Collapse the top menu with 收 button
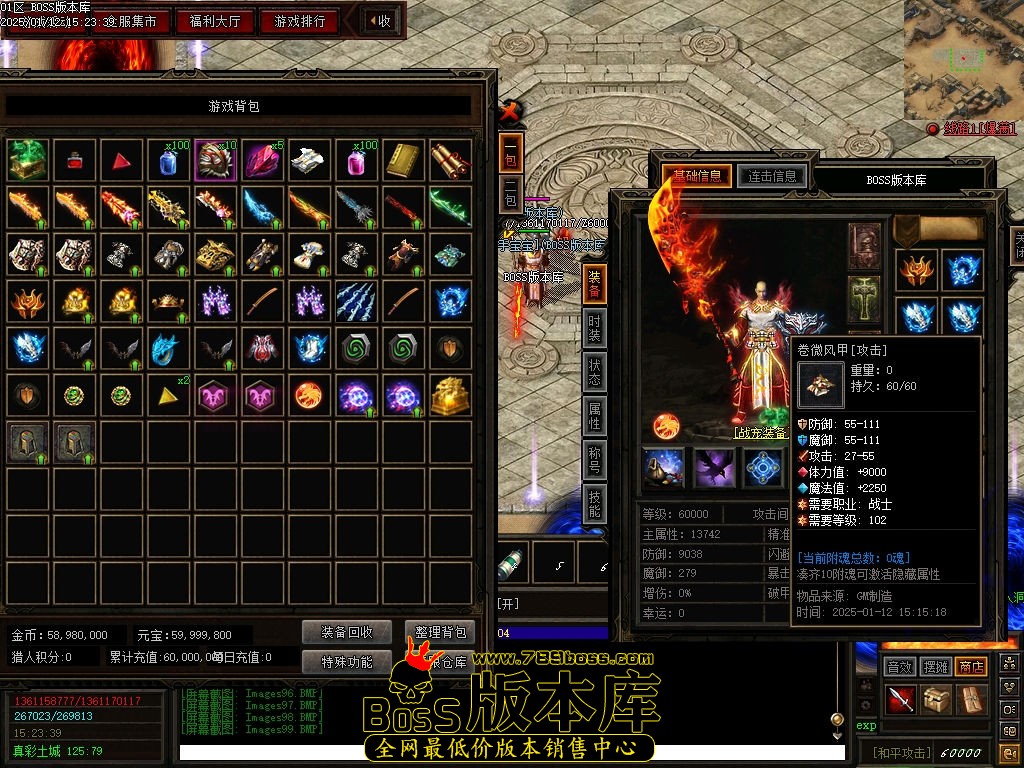The height and width of the screenshot is (768, 1024). 379,21
